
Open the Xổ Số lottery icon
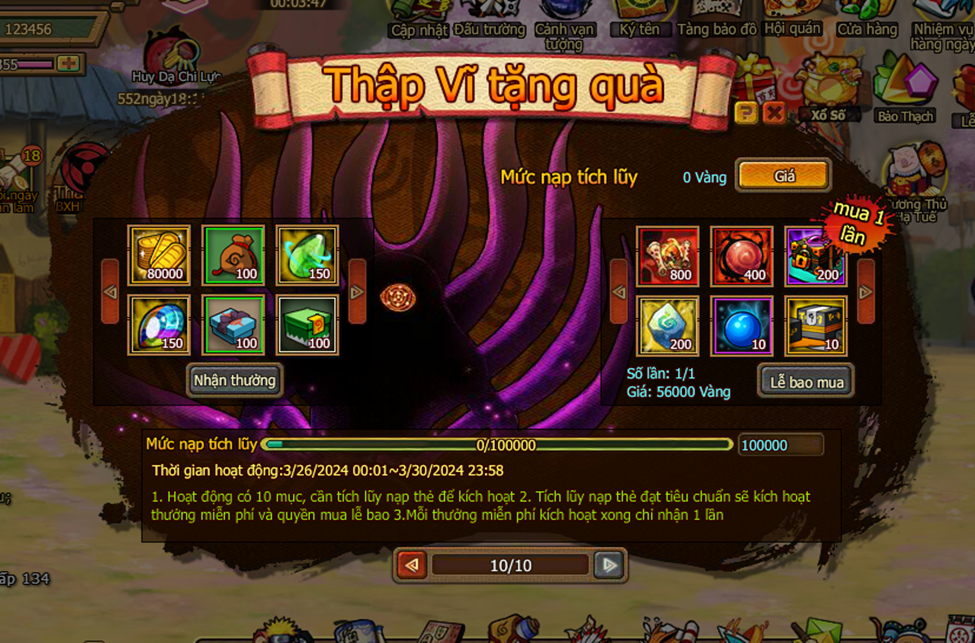coord(829,88)
